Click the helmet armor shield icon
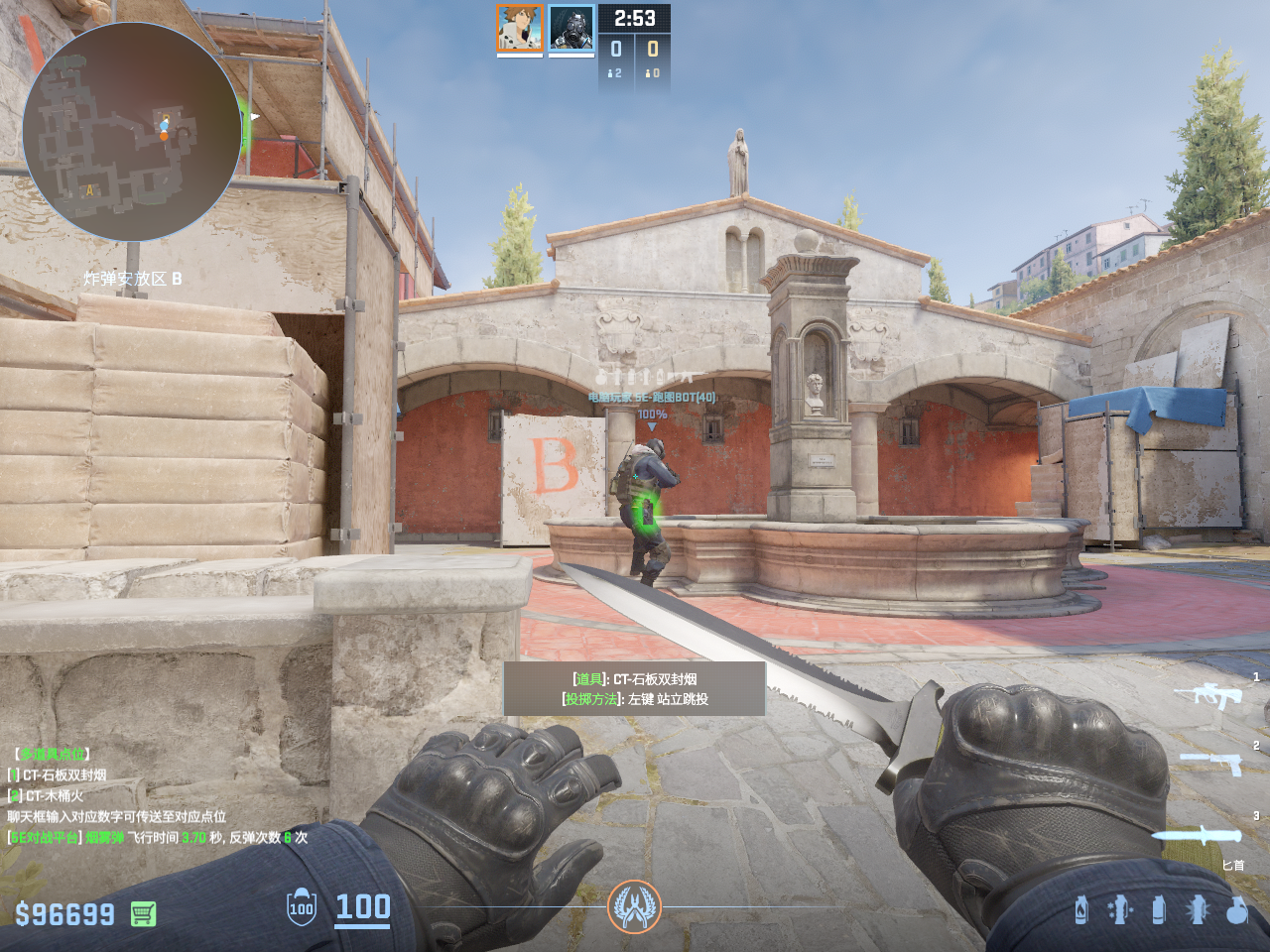This screenshot has width=1270, height=952. point(301,907)
